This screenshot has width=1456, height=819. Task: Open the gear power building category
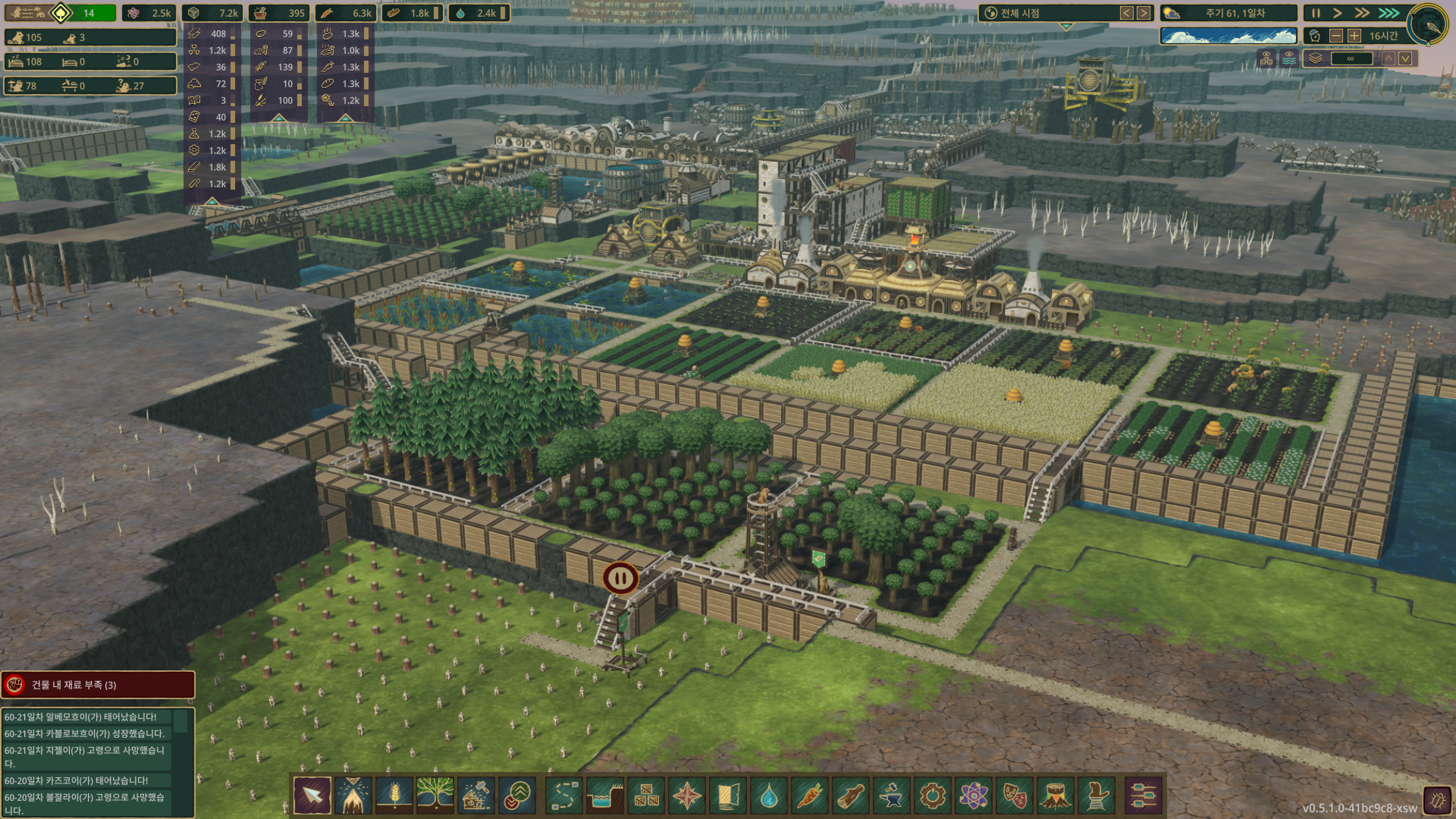[933, 795]
